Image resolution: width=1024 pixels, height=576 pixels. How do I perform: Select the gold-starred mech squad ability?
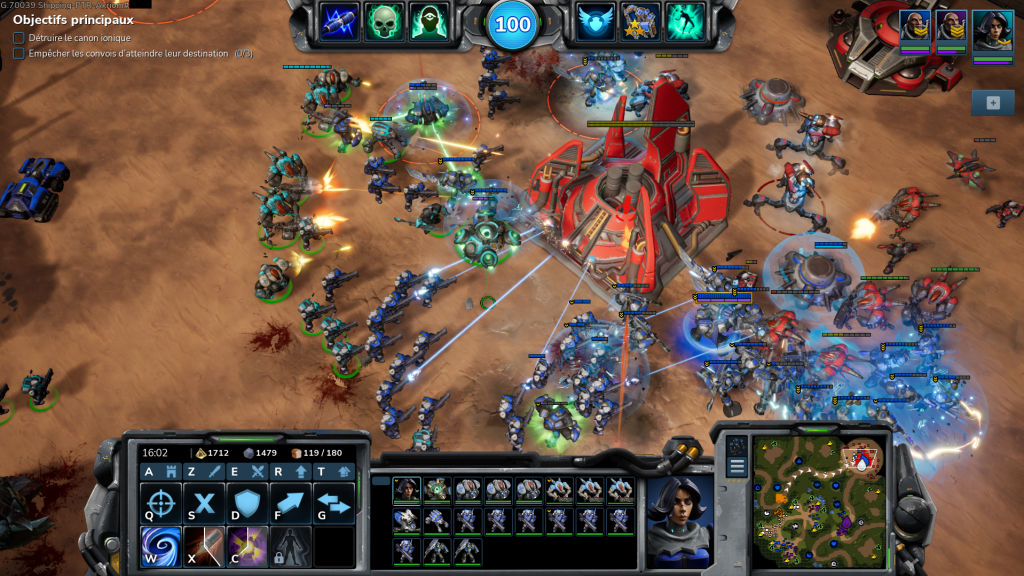[x=640, y=21]
